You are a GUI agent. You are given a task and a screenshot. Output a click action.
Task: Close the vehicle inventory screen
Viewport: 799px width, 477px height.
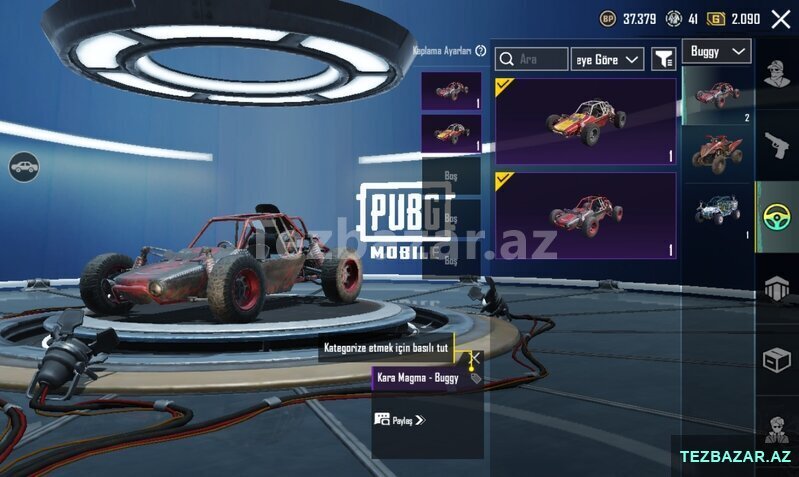(x=780, y=18)
